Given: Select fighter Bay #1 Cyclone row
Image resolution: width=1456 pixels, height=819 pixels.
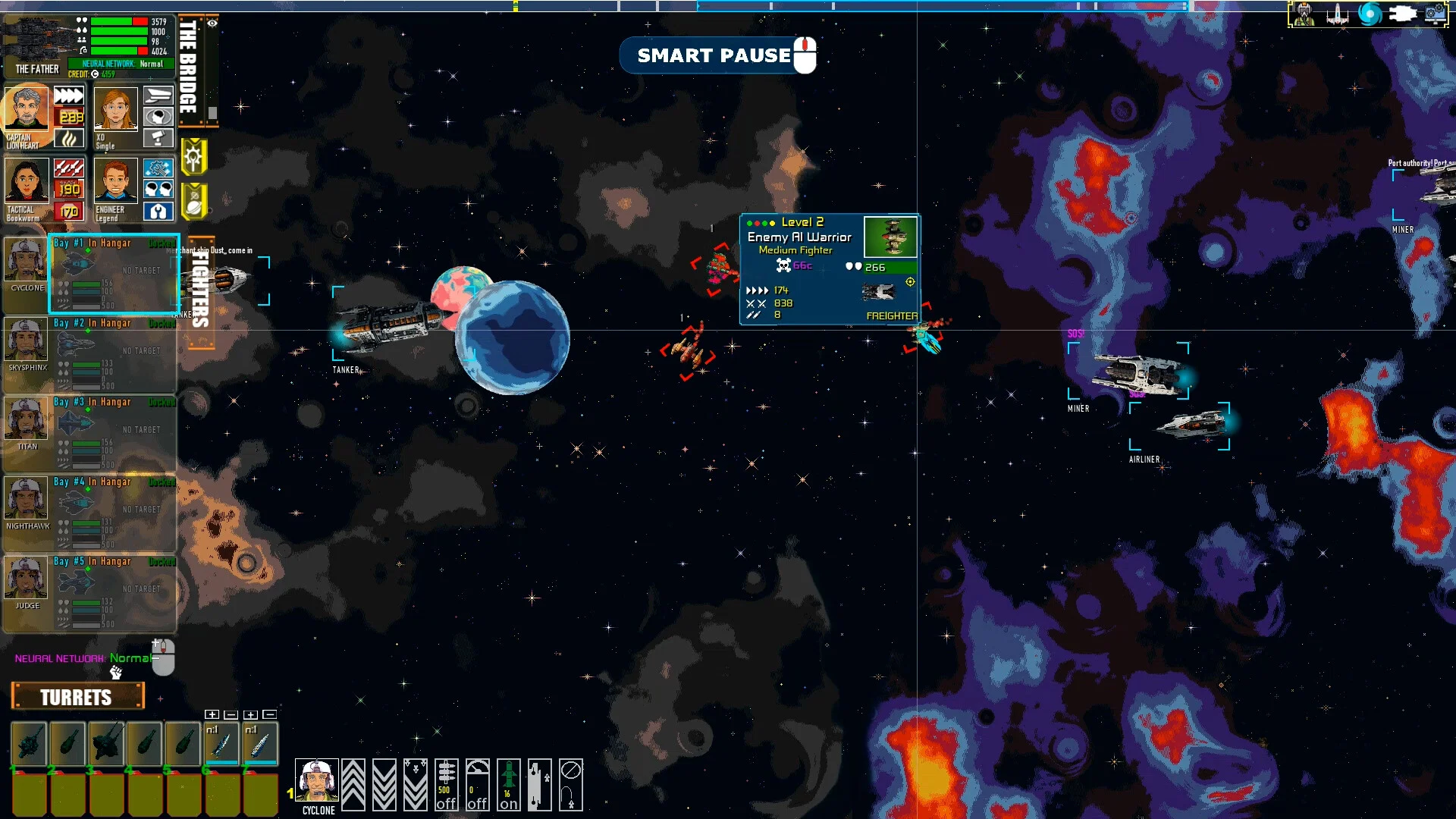Looking at the screenshot, I should [x=114, y=274].
